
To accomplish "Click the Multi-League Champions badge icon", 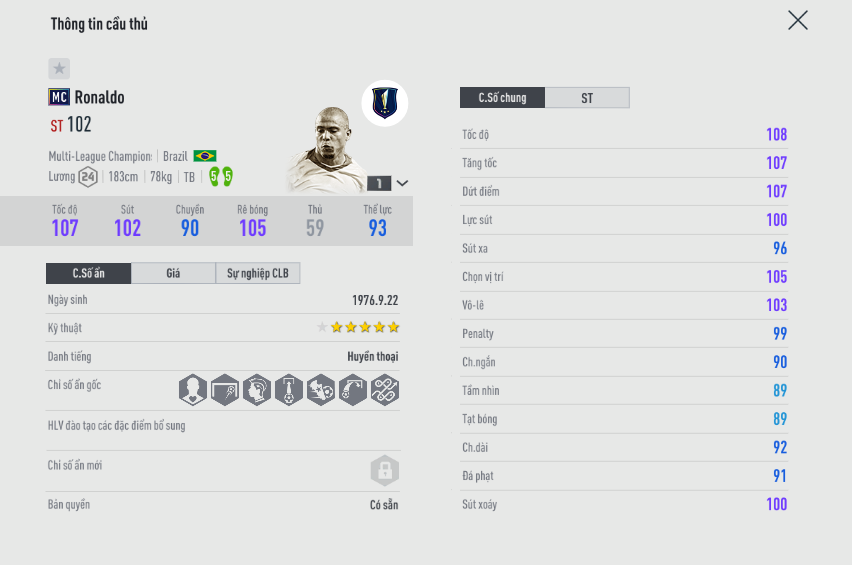I will [x=385, y=102].
